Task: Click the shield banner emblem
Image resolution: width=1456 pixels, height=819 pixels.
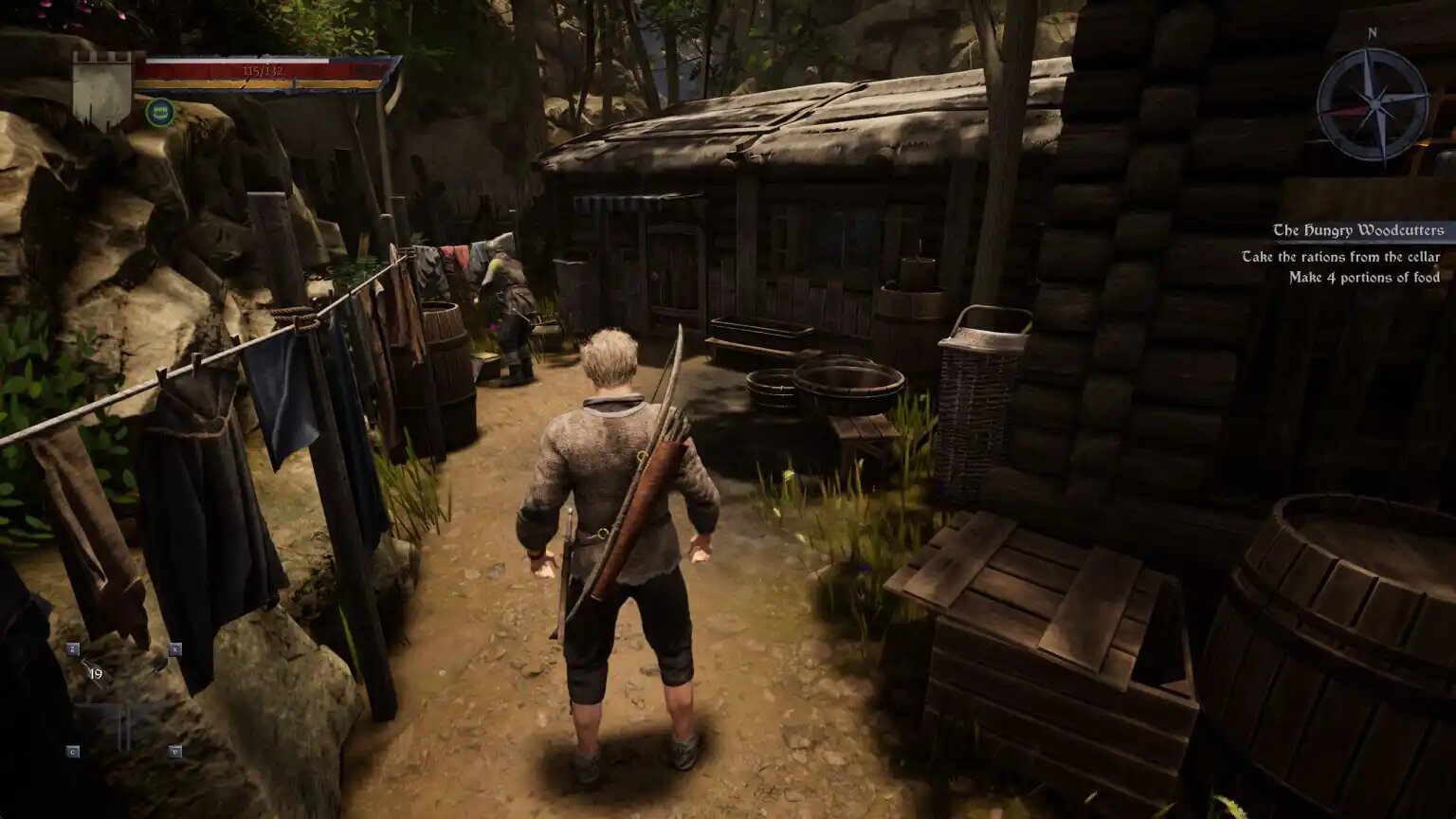Action: (x=102, y=90)
